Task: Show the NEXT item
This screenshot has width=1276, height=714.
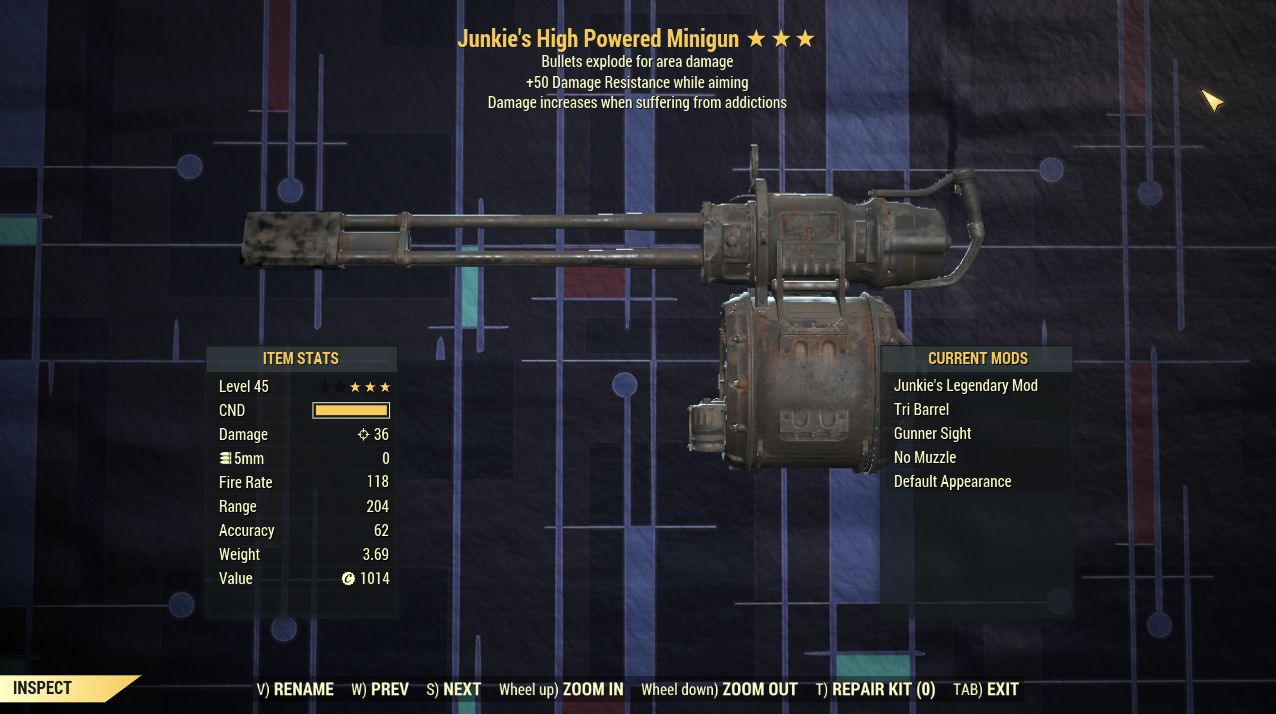Action: [x=454, y=689]
